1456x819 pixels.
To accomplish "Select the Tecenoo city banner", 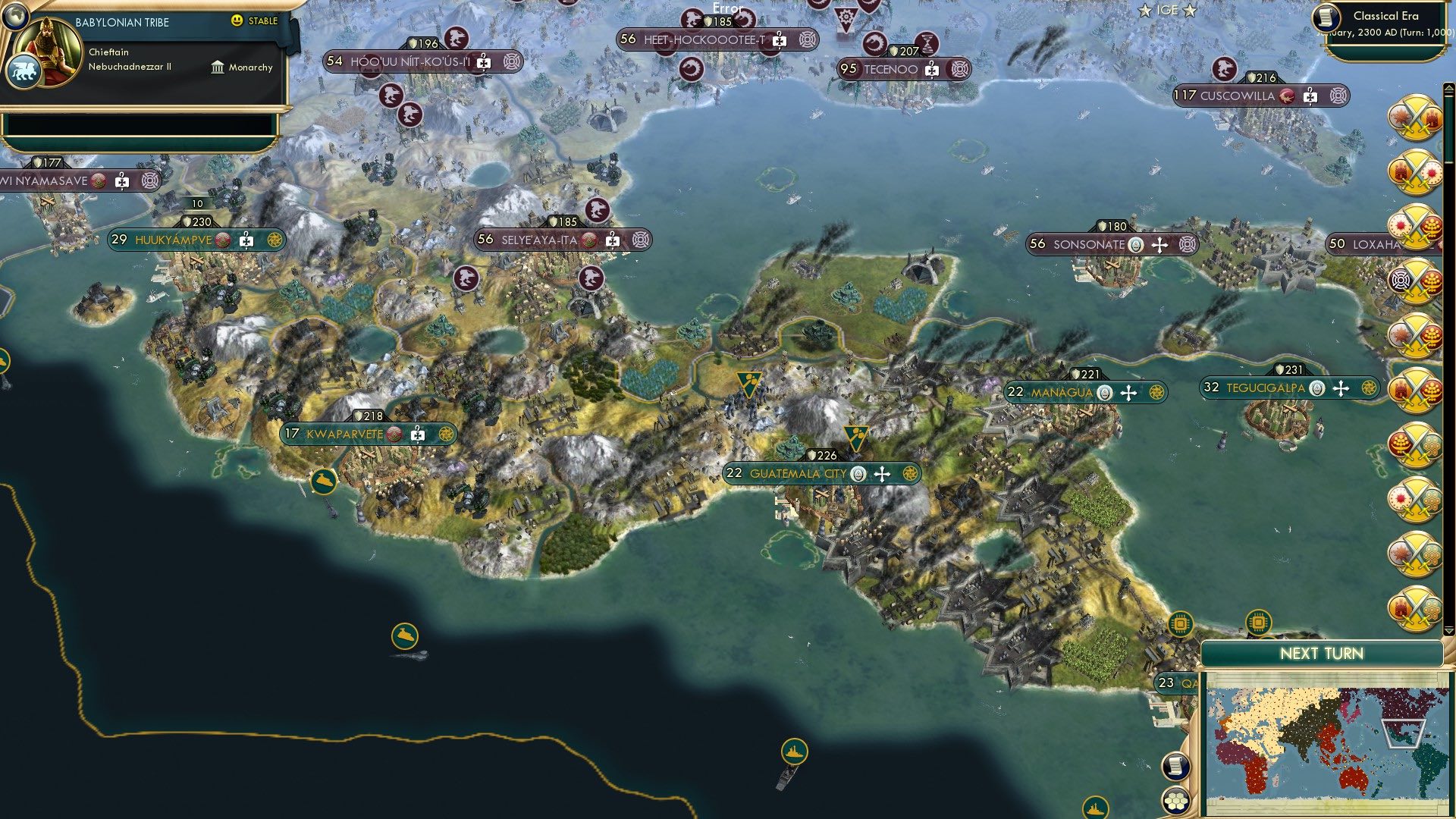I will coord(890,70).
